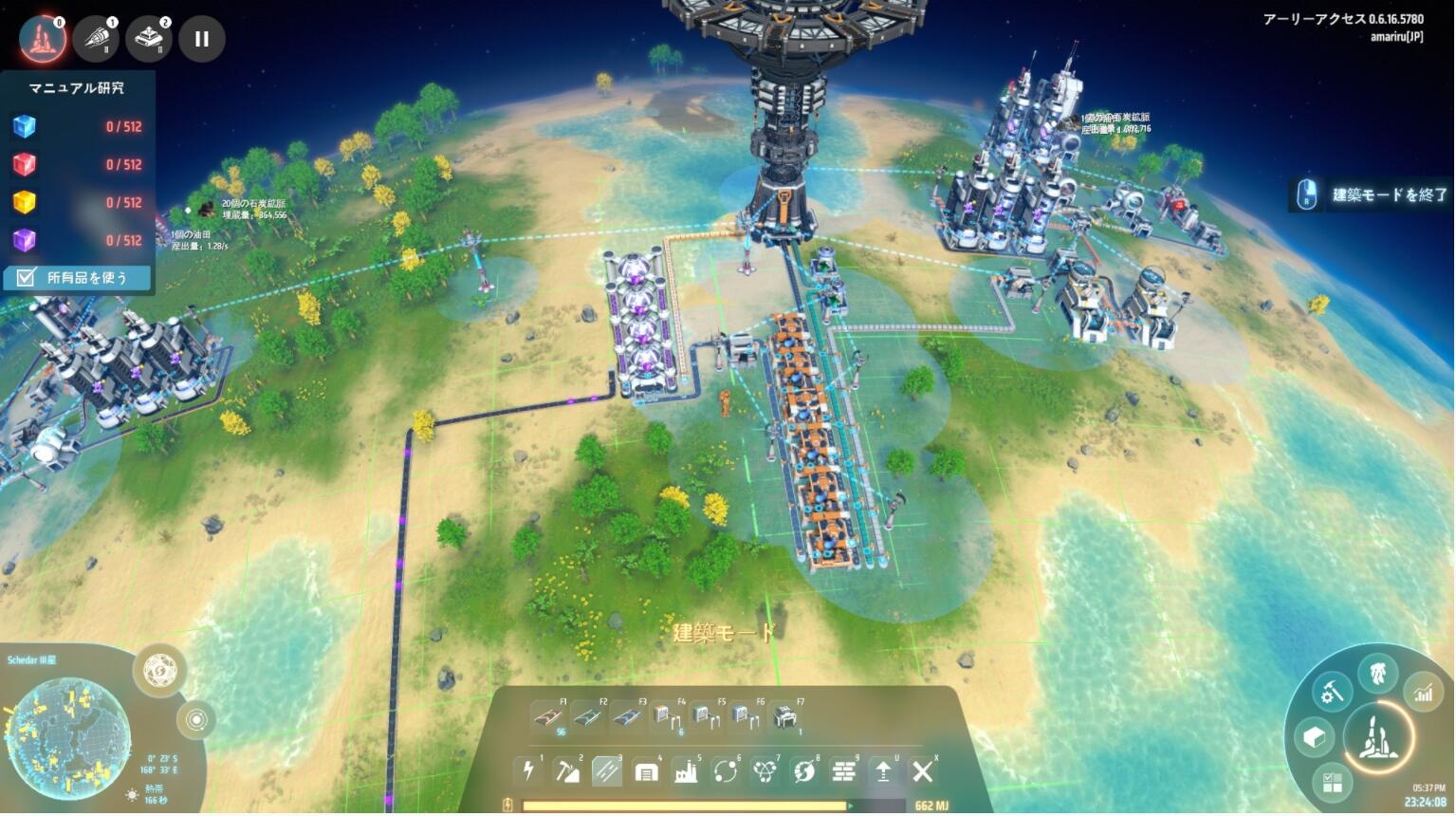The image size is (1456, 816).
Task: Click the pause research queue button
Action: [201, 39]
